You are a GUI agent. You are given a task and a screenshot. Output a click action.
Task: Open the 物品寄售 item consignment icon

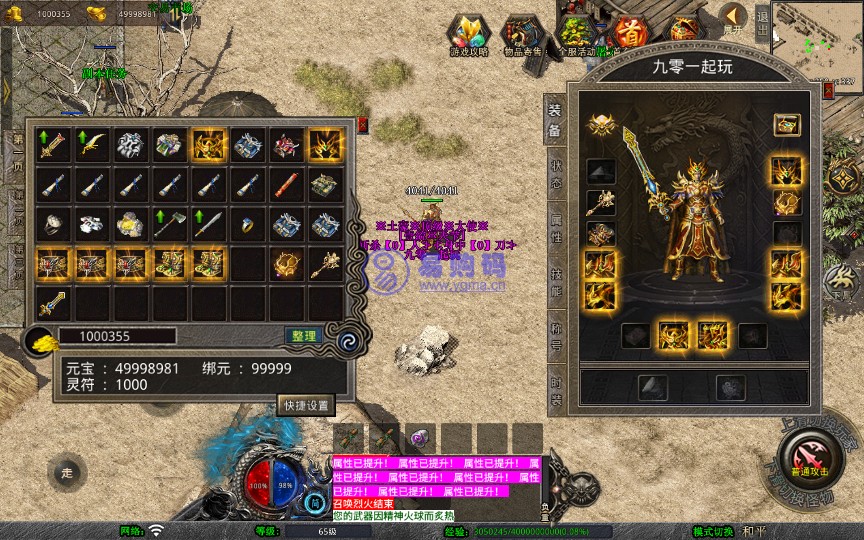(x=522, y=35)
